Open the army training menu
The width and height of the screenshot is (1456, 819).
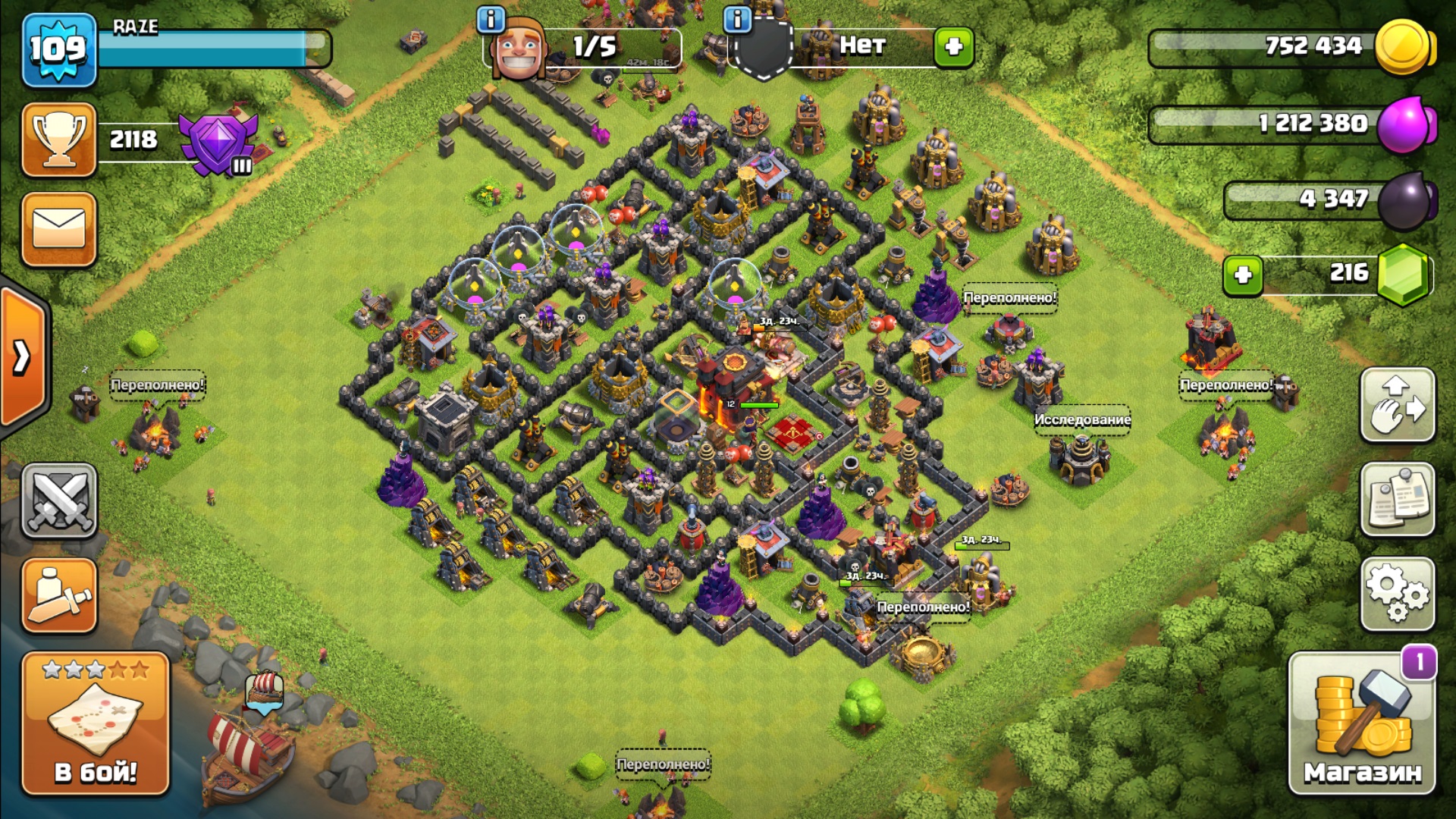59,595
